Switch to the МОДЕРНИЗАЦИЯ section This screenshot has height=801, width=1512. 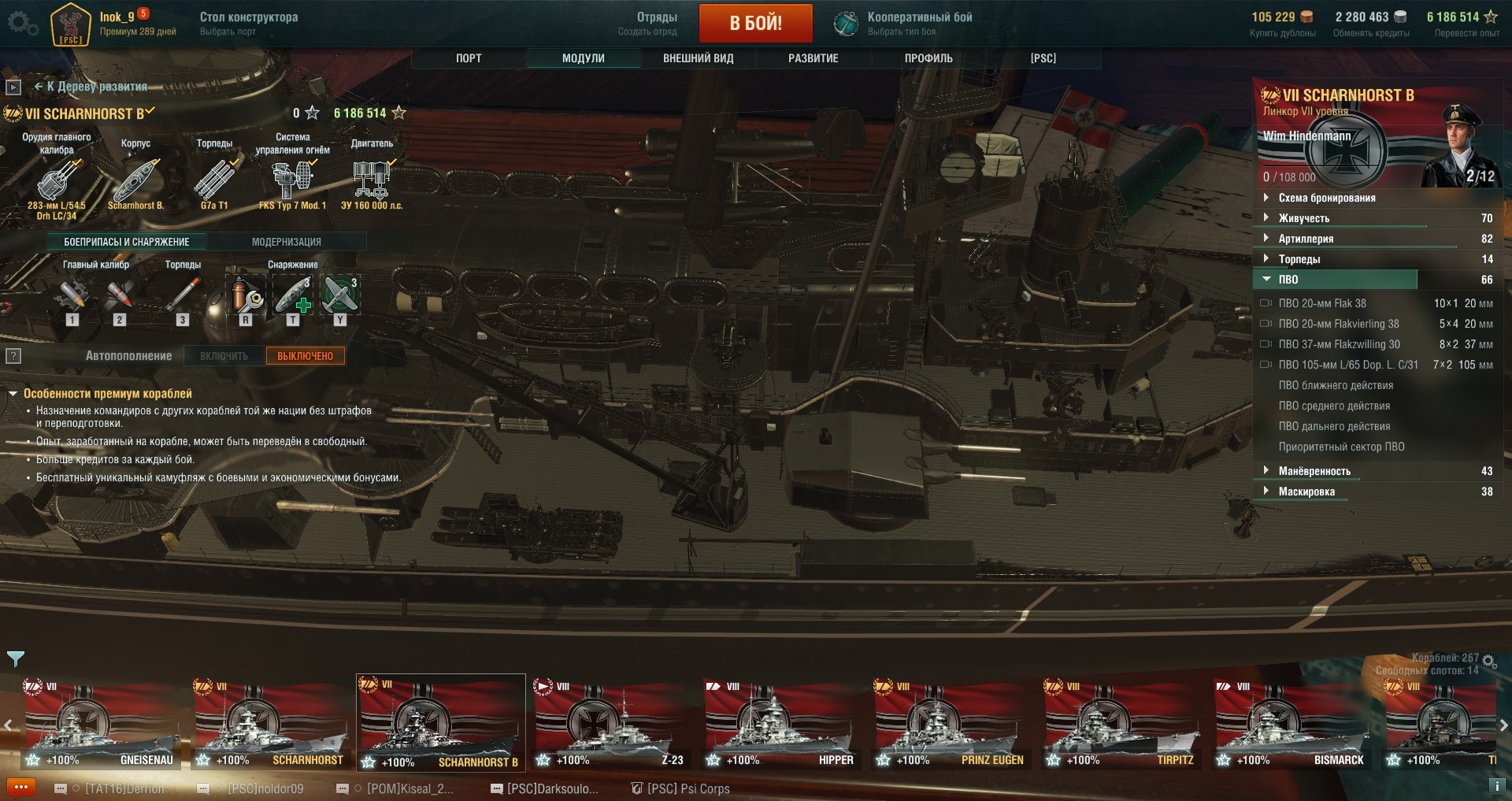click(x=286, y=242)
